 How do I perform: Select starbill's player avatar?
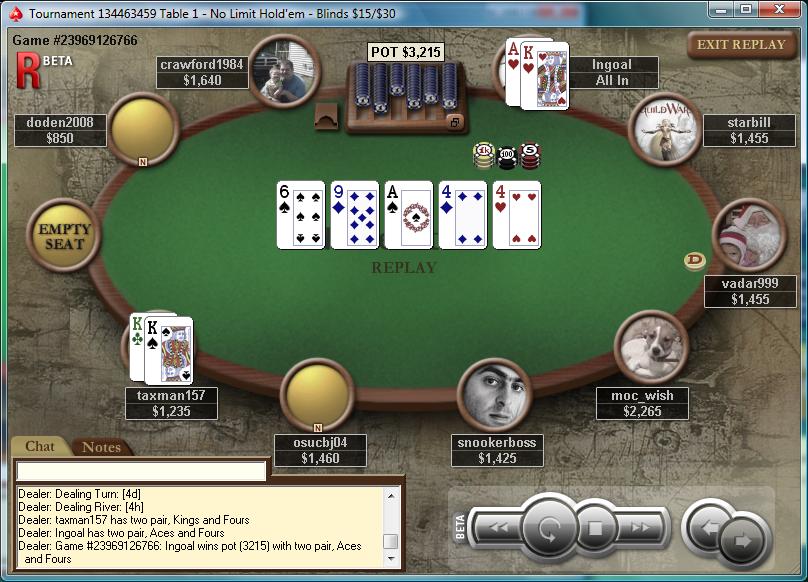(661, 127)
